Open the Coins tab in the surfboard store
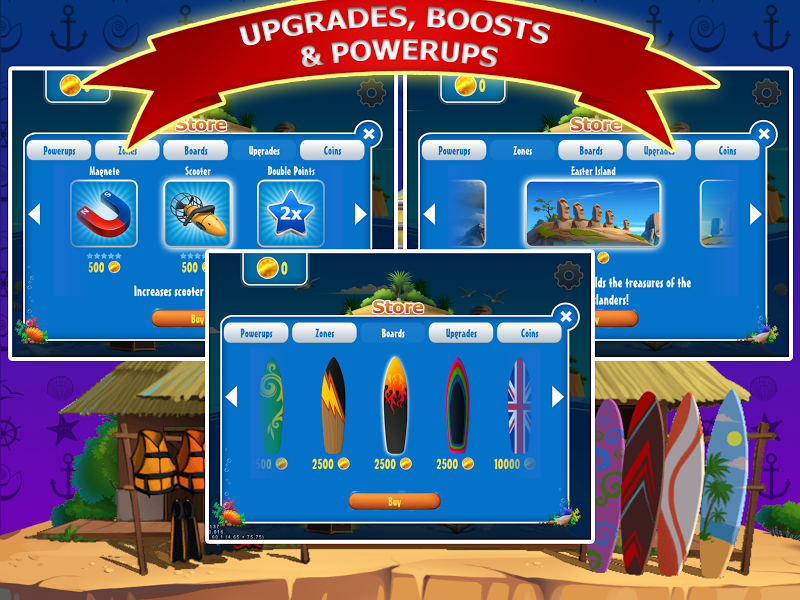The width and height of the screenshot is (800, 600). point(529,333)
